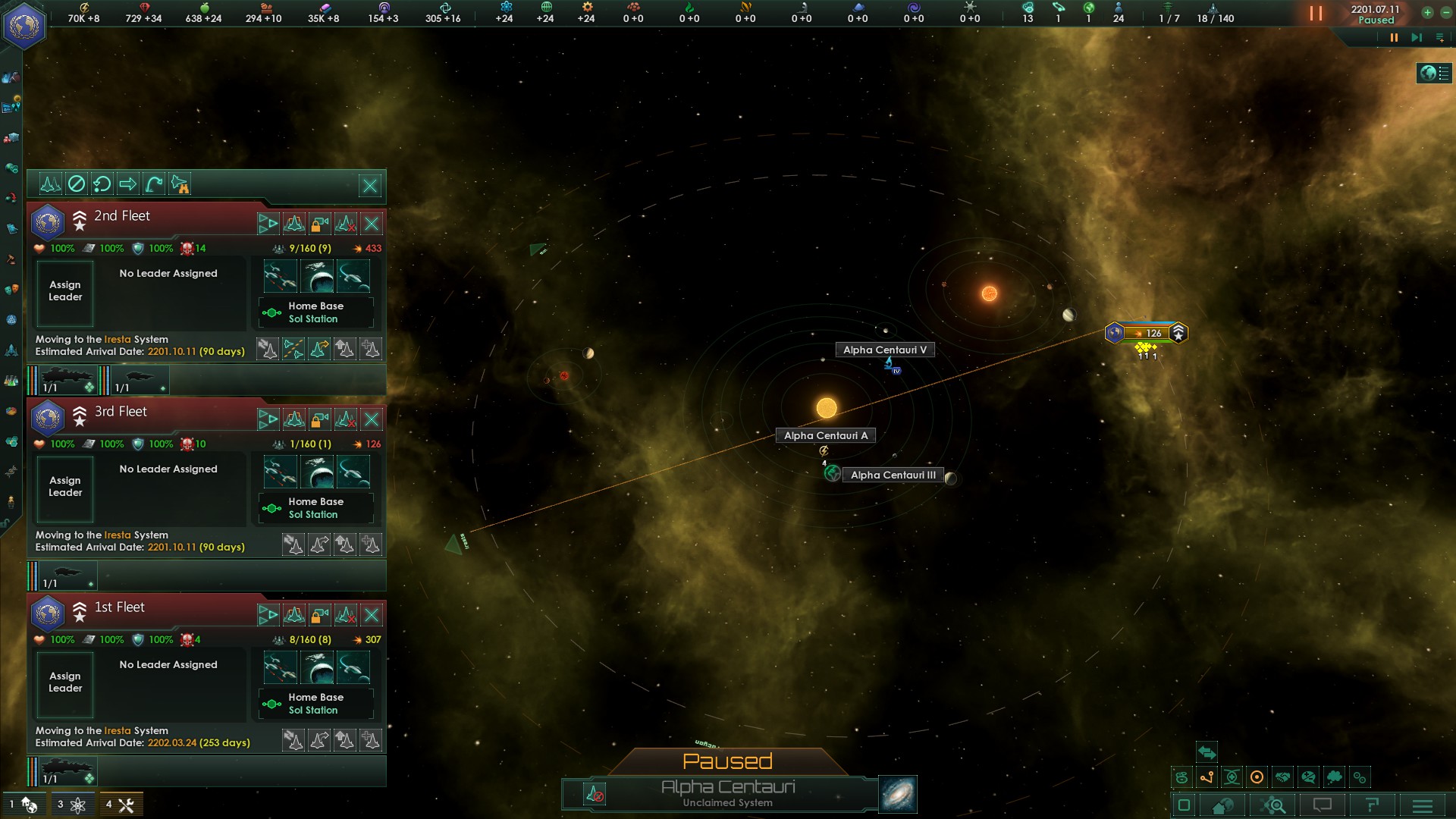
Task: Select control group 3 tab
Action: 71,805
